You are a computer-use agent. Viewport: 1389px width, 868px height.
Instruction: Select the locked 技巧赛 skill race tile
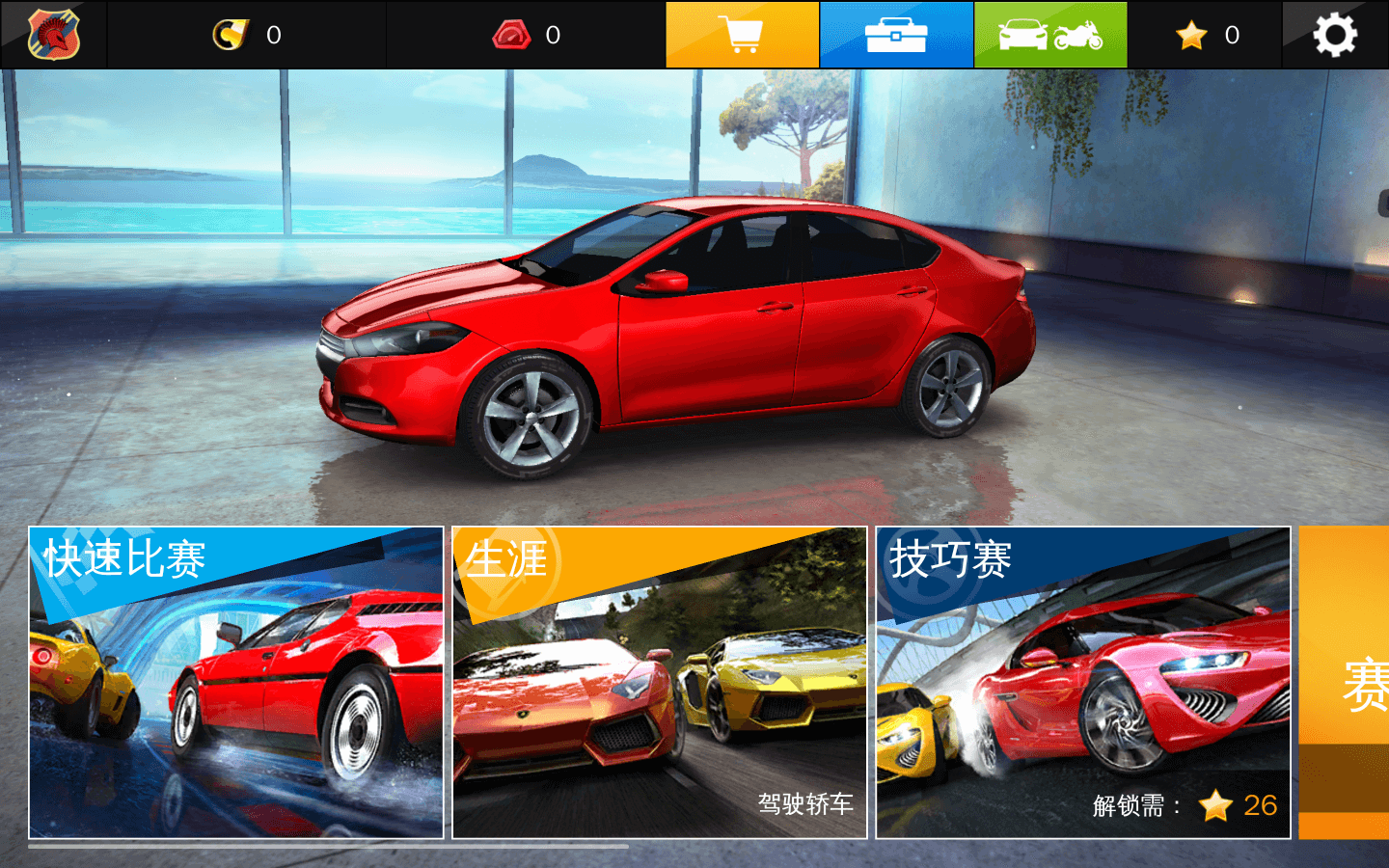pos(1083,682)
